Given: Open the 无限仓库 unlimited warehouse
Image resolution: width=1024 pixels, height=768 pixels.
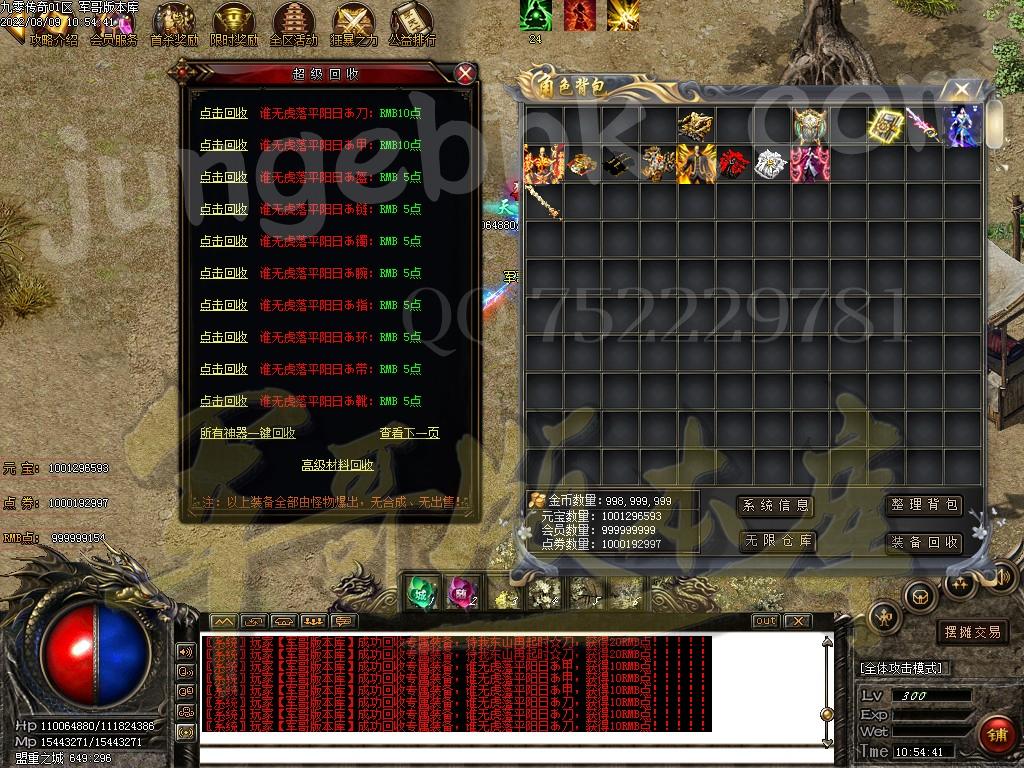Looking at the screenshot, I should [775, 542].
